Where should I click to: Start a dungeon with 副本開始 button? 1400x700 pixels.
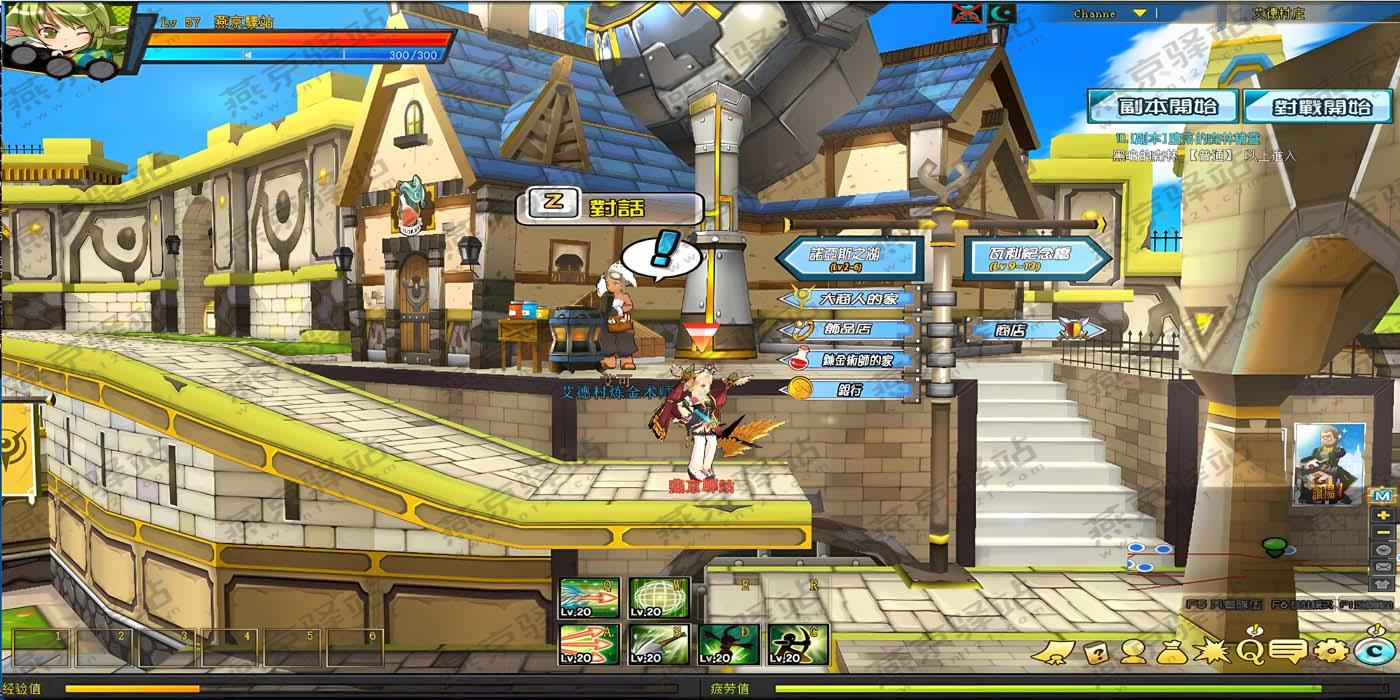[1162, 107]
